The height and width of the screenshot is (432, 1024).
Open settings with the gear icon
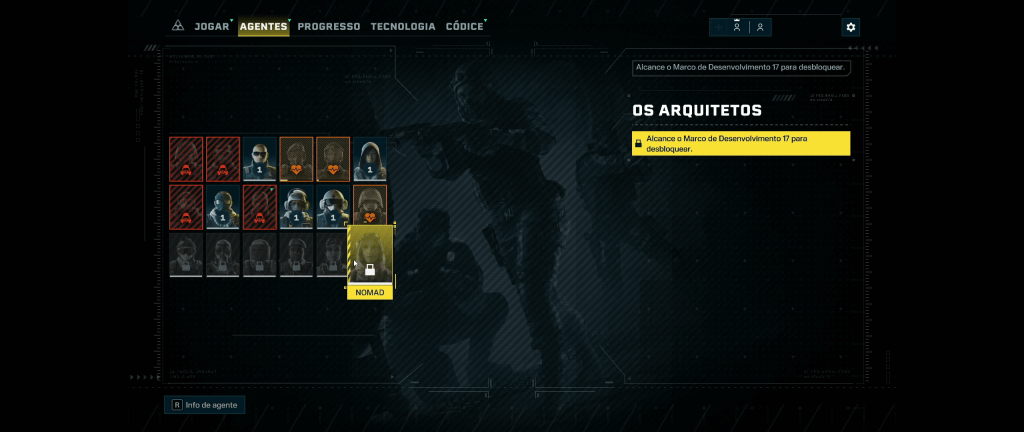point(851,27)
